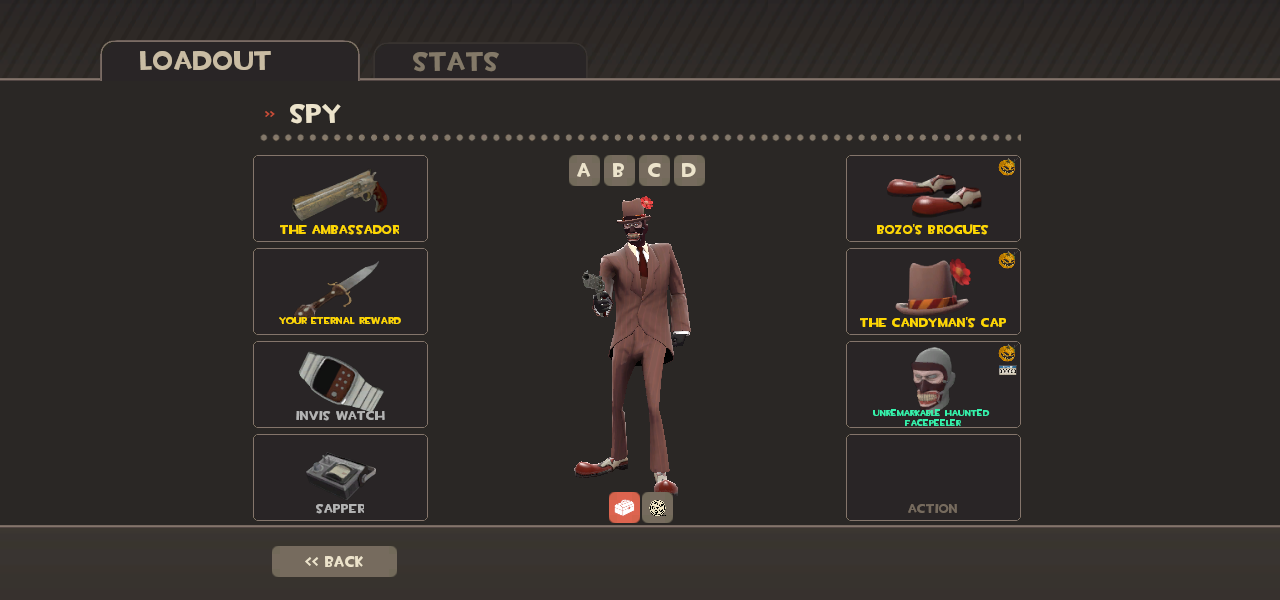Open The Ambassador weapon slot
This screenshot has width=1280, height=600.
pyautogui.click(x=340, y=198)
